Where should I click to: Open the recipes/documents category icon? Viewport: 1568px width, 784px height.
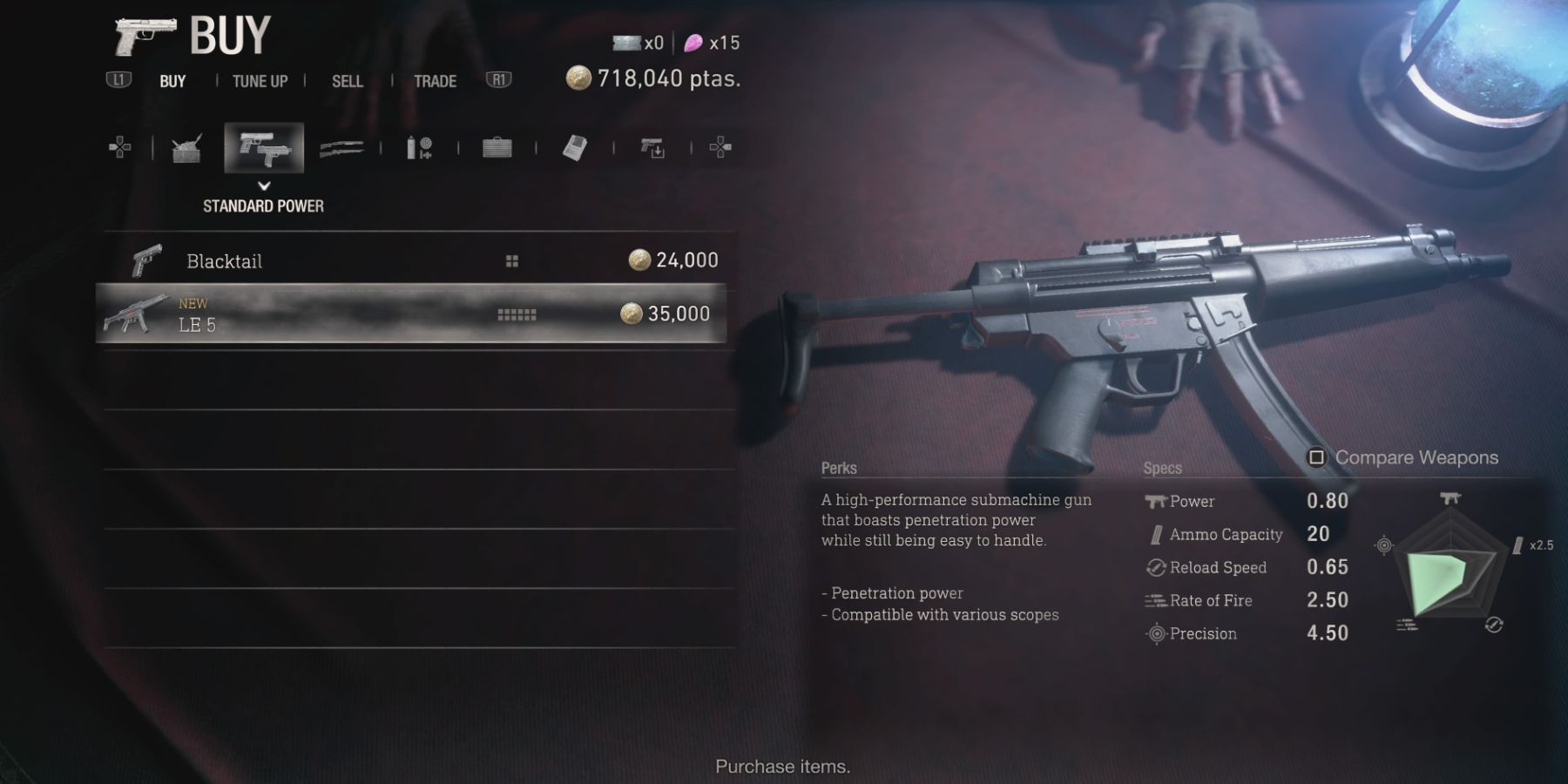pyautogui.click(x=573, y=148)
